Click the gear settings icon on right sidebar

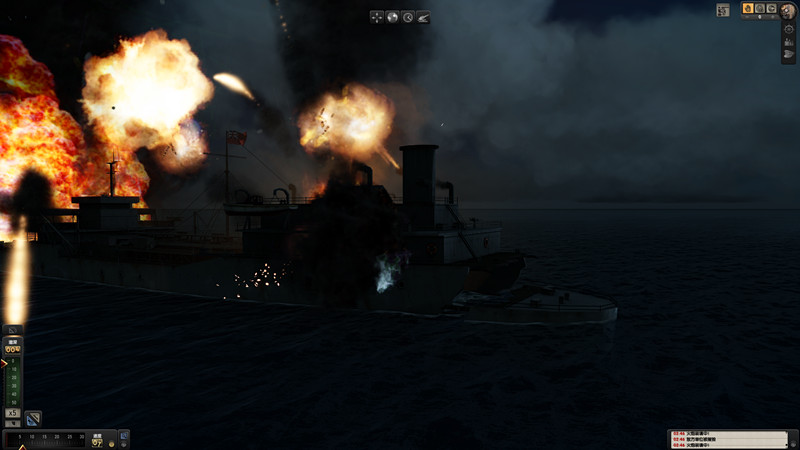(x=789, y=29)
